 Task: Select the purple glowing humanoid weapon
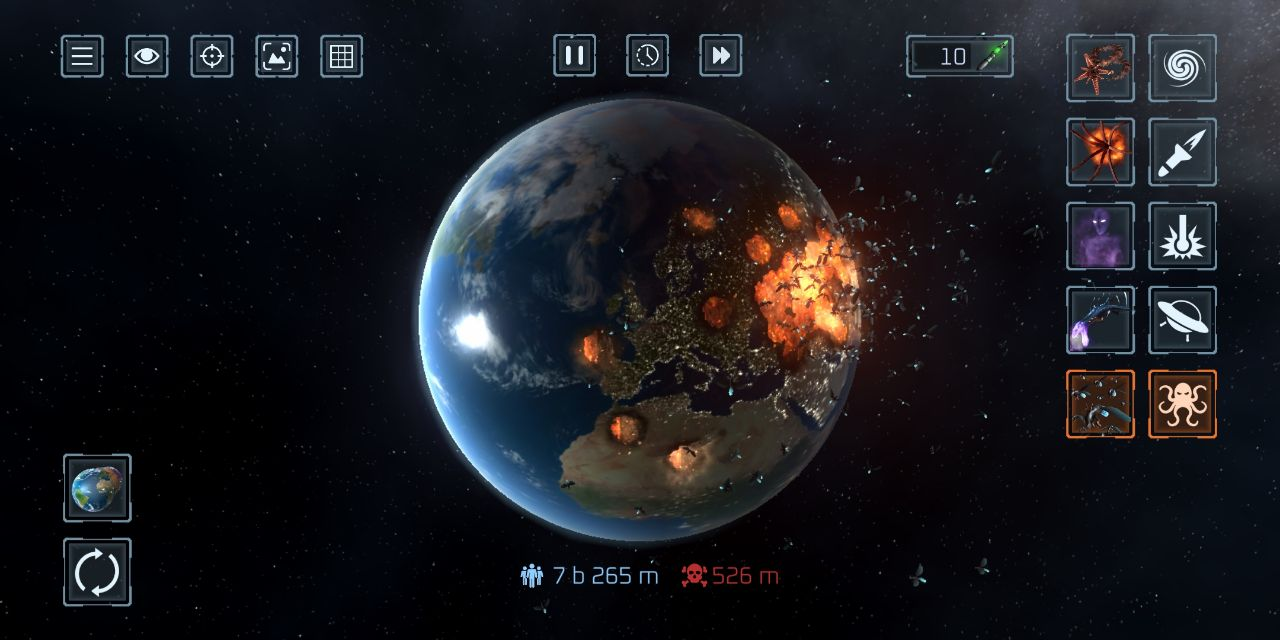[x=1100, y=236]
